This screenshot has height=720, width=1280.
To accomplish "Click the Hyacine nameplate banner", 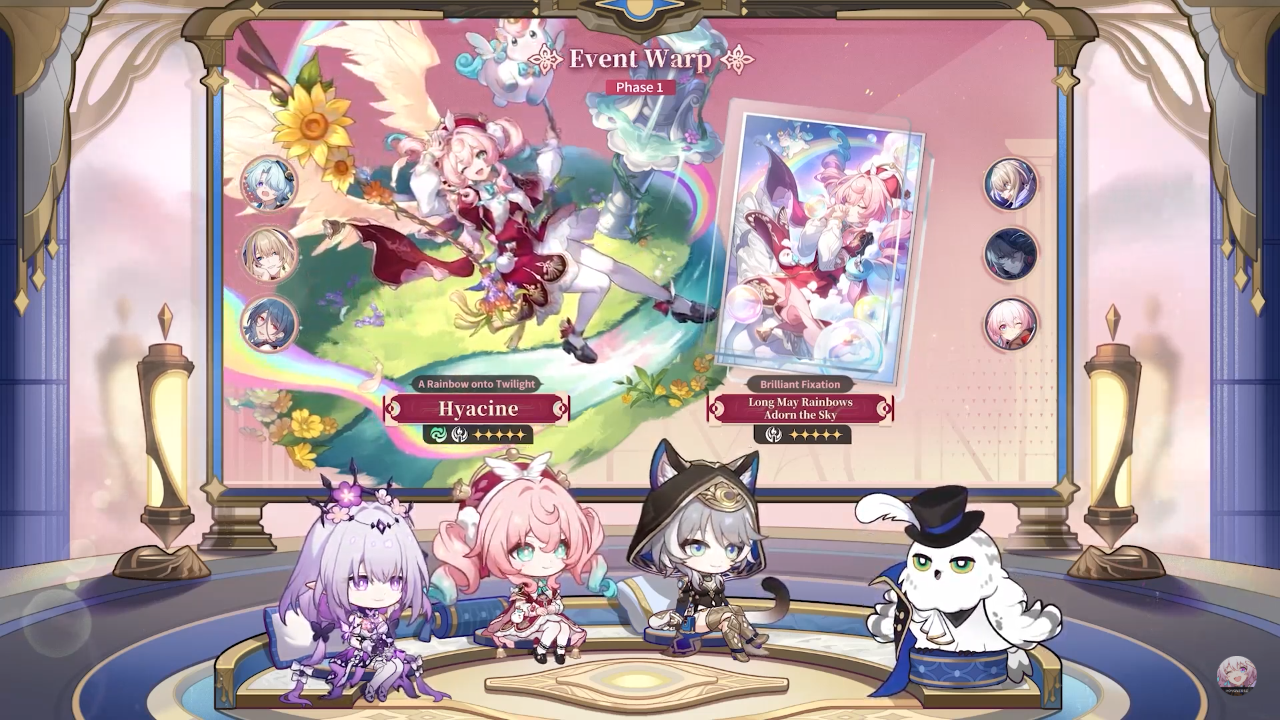I will (477, 408).
